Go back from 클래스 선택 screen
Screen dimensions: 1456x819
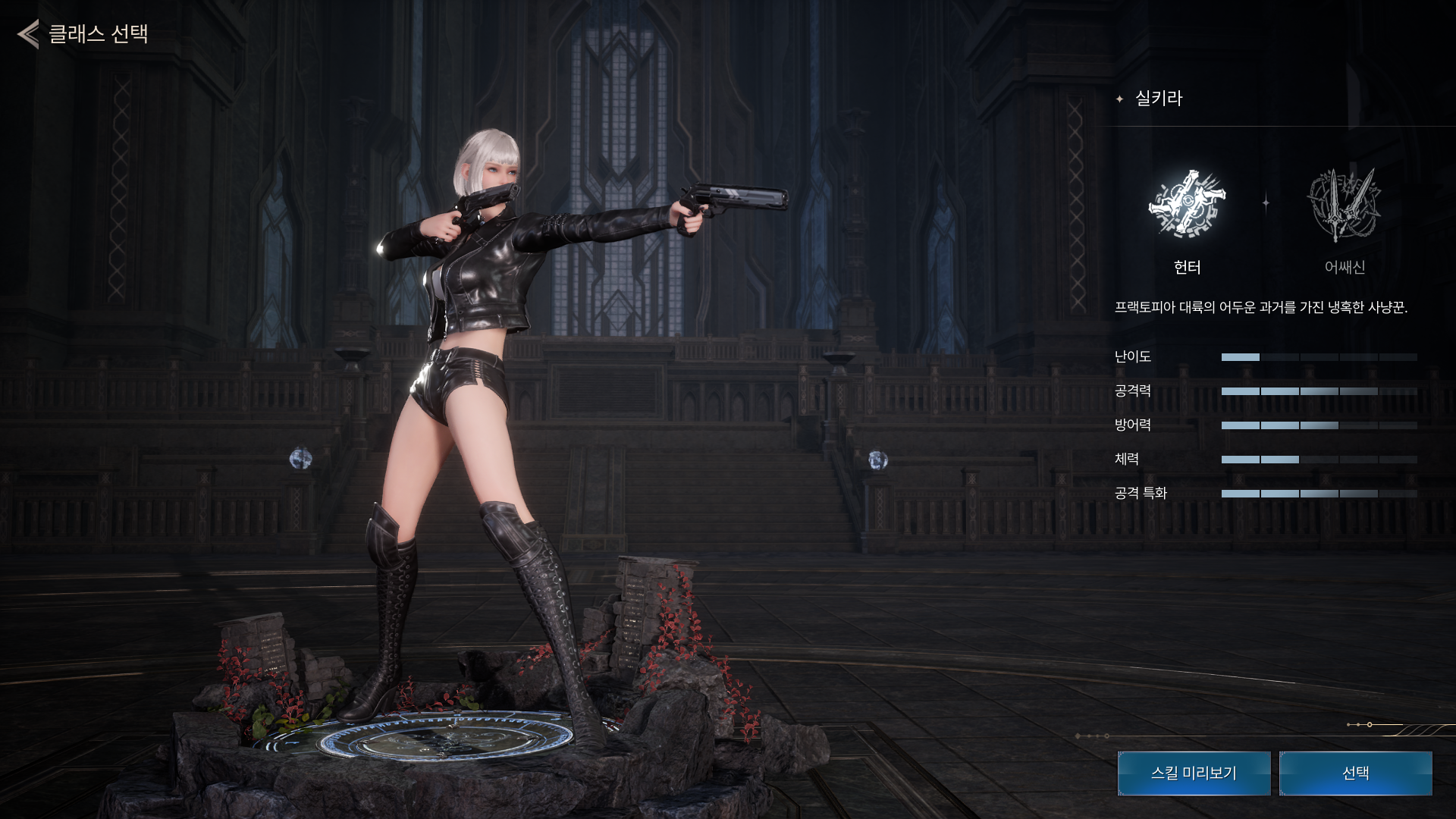[x=29, y=34]
